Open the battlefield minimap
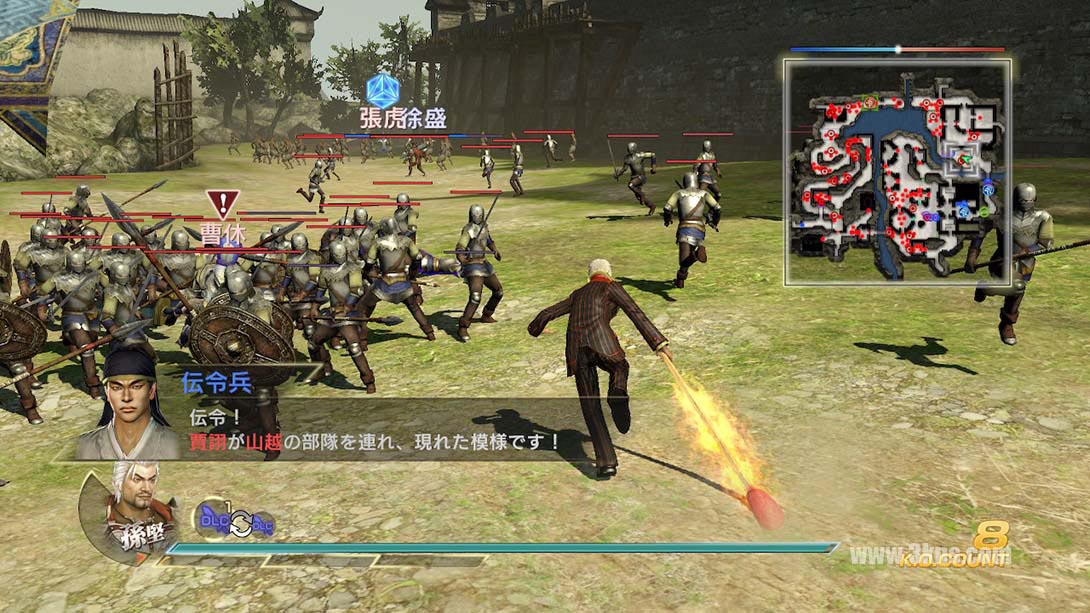This screenshot has height=613, width=1090. click(897, 171)
